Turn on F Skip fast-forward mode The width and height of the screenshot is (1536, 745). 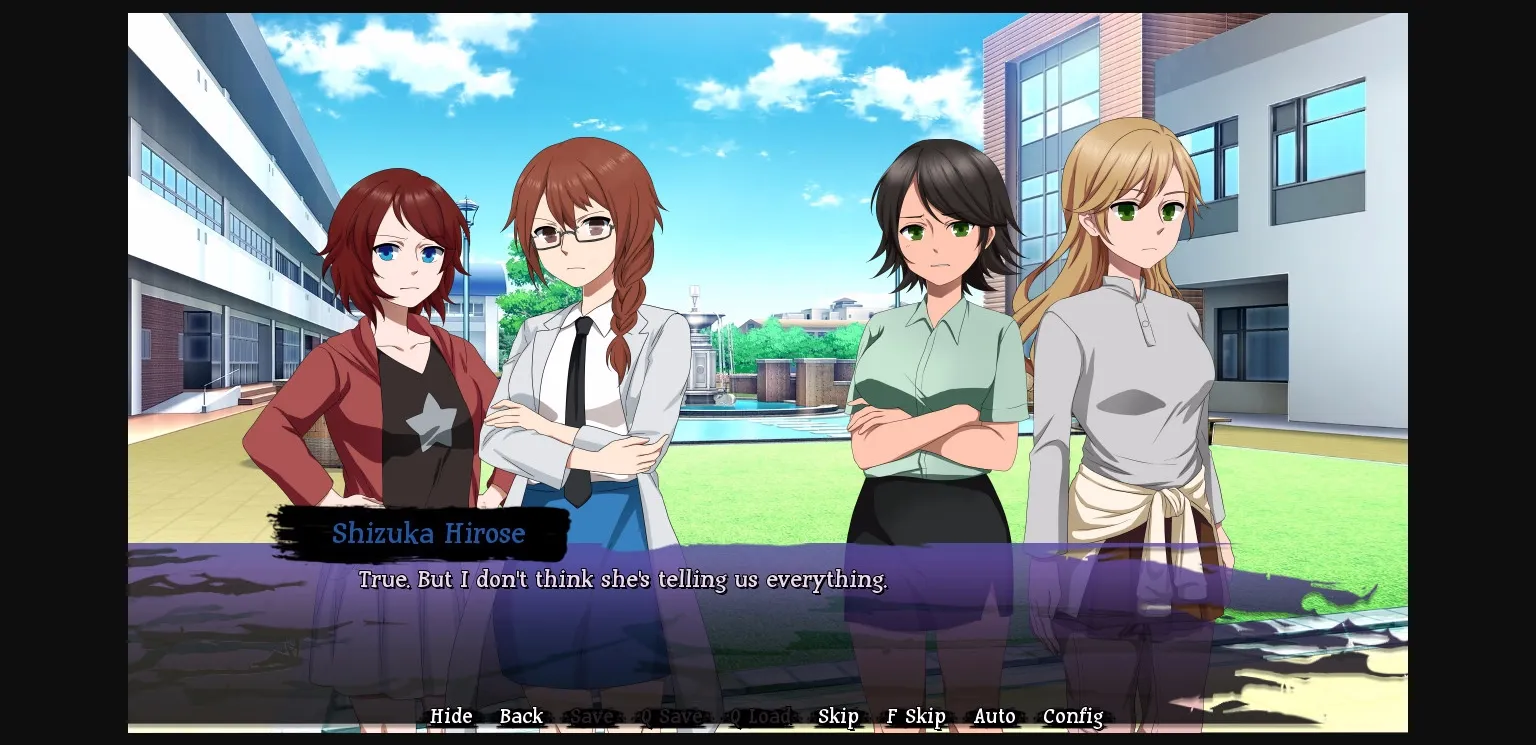click(915, 716)
